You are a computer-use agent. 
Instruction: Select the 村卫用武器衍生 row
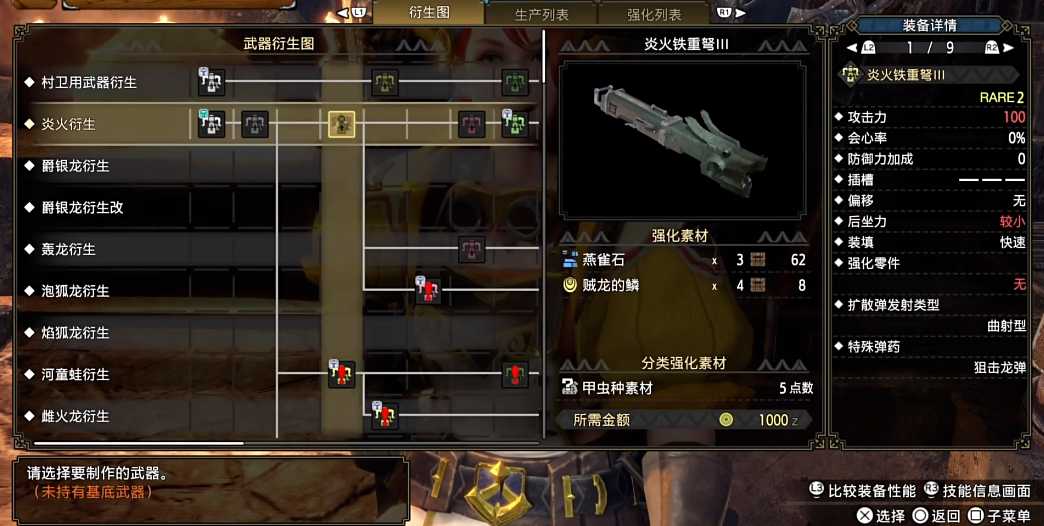coord(89,83)
